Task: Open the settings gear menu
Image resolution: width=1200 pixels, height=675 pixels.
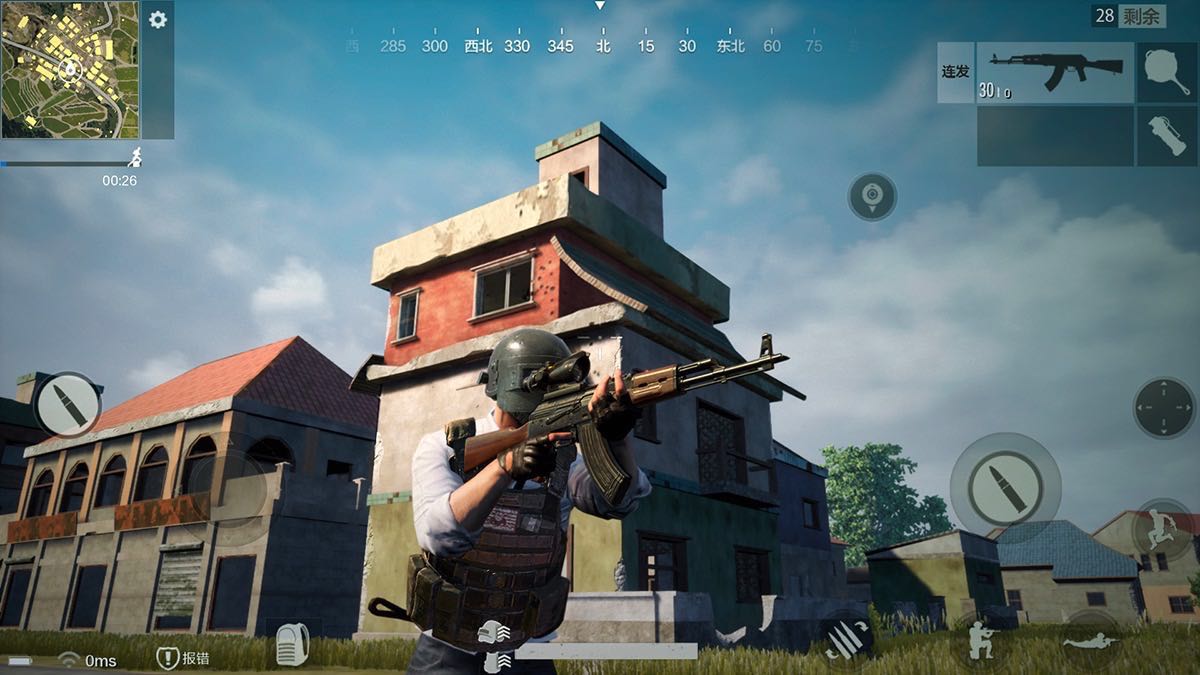Action: tap(158, 20)
